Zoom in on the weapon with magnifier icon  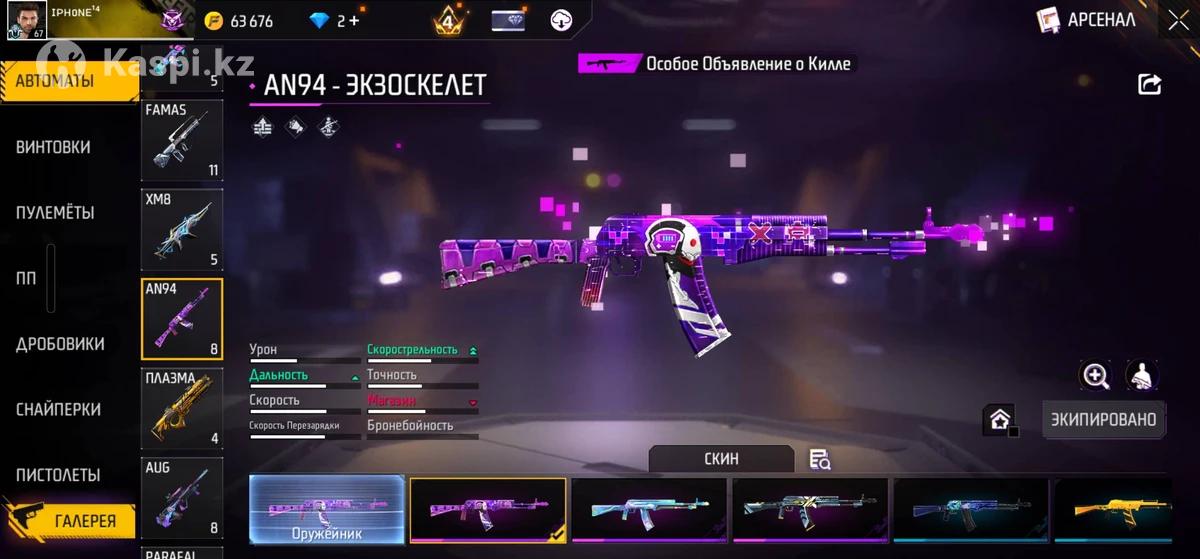[x=1096, y=376]
